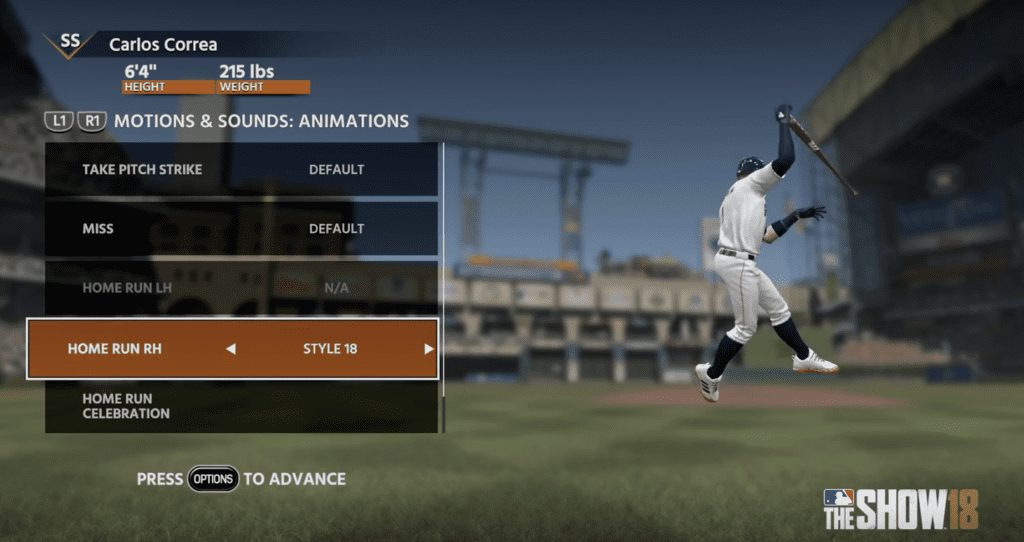Viewport: 1024px width, 542px height.
Task: Click the left arrow beside Style 18
Action: click(231, 349)
